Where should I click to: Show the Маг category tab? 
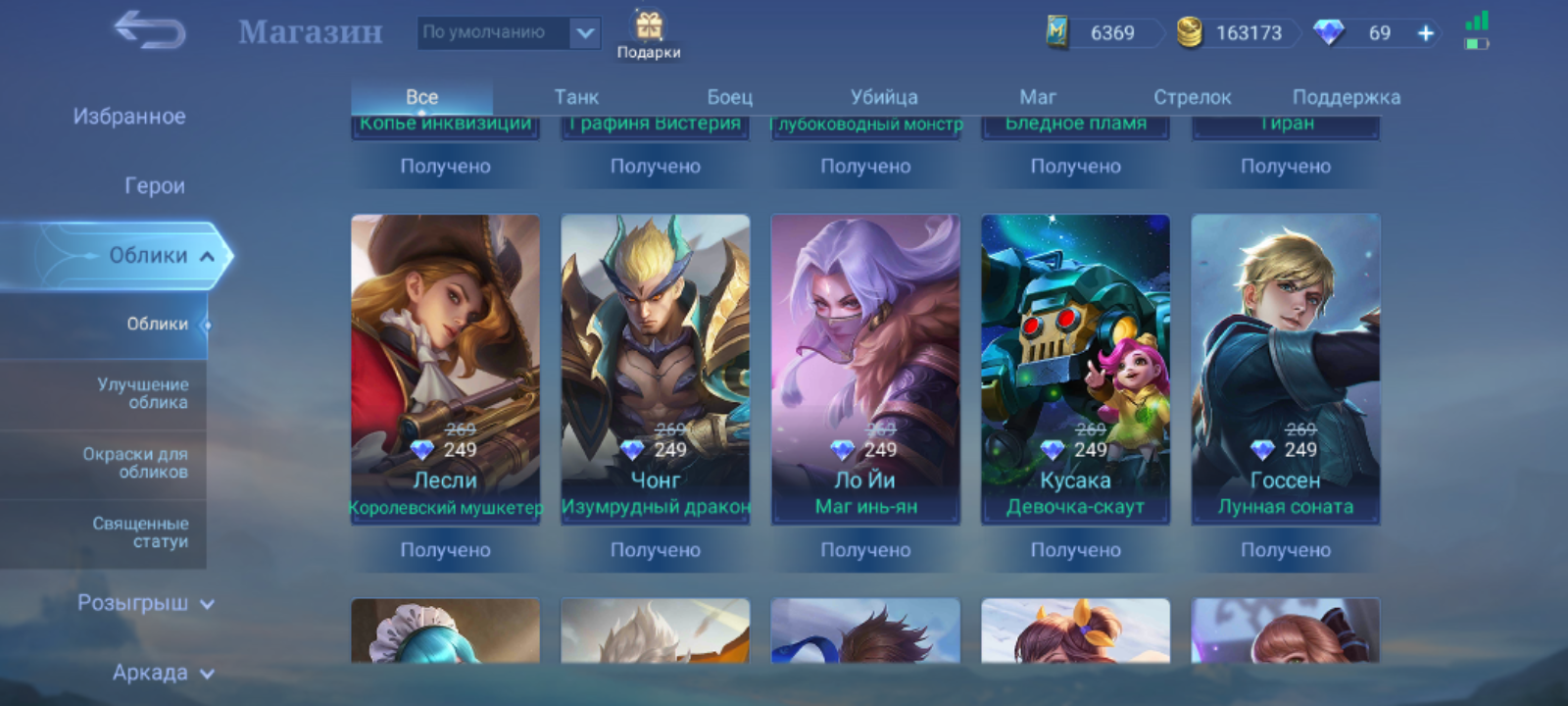(1038, 97)
